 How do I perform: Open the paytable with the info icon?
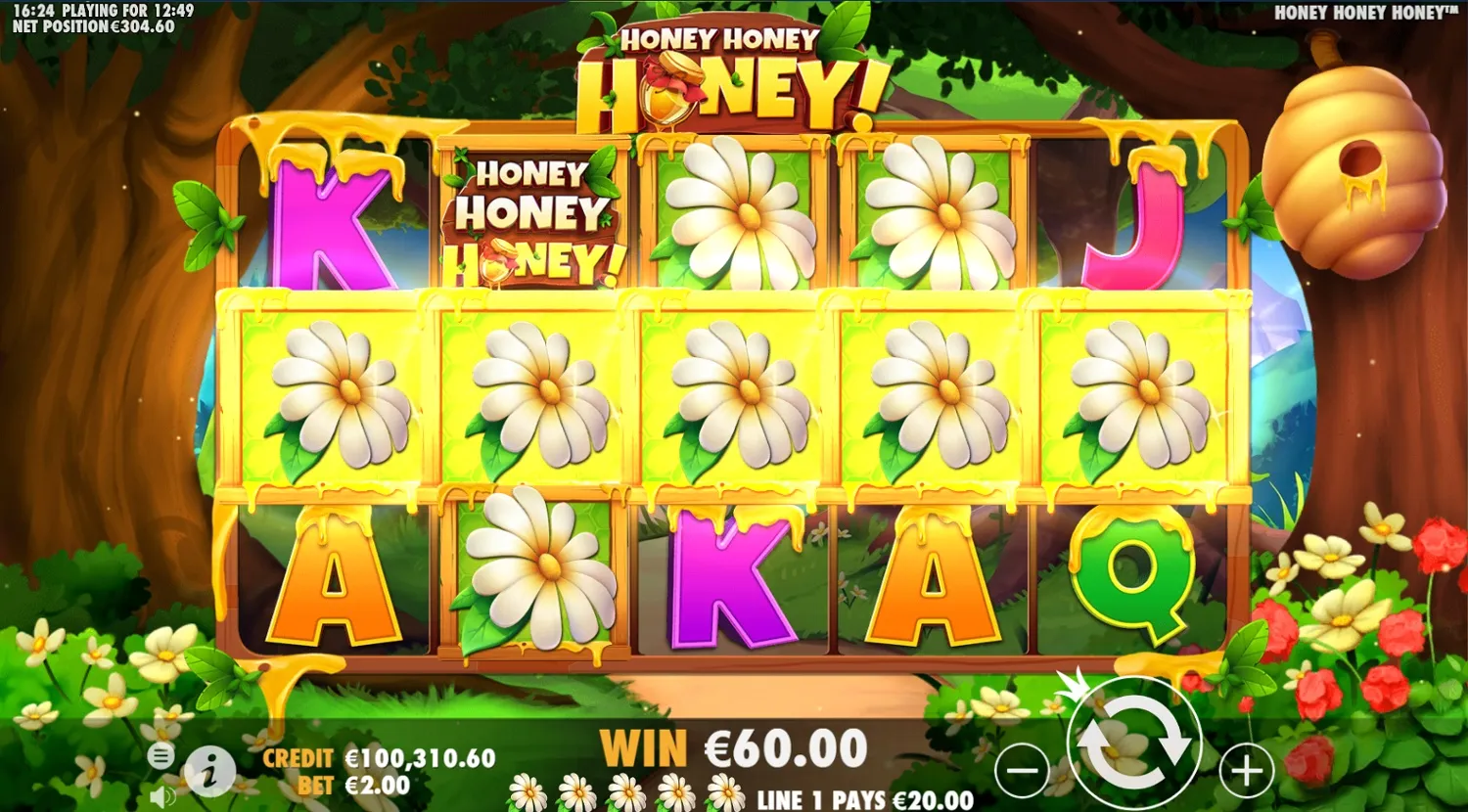pyautogui.click(x=208, y=769)
